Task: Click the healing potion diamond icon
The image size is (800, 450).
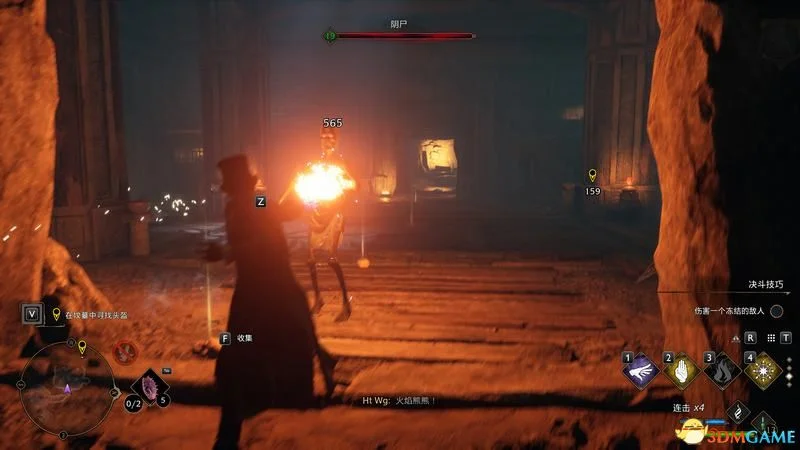Action: [x=763, y=424]
